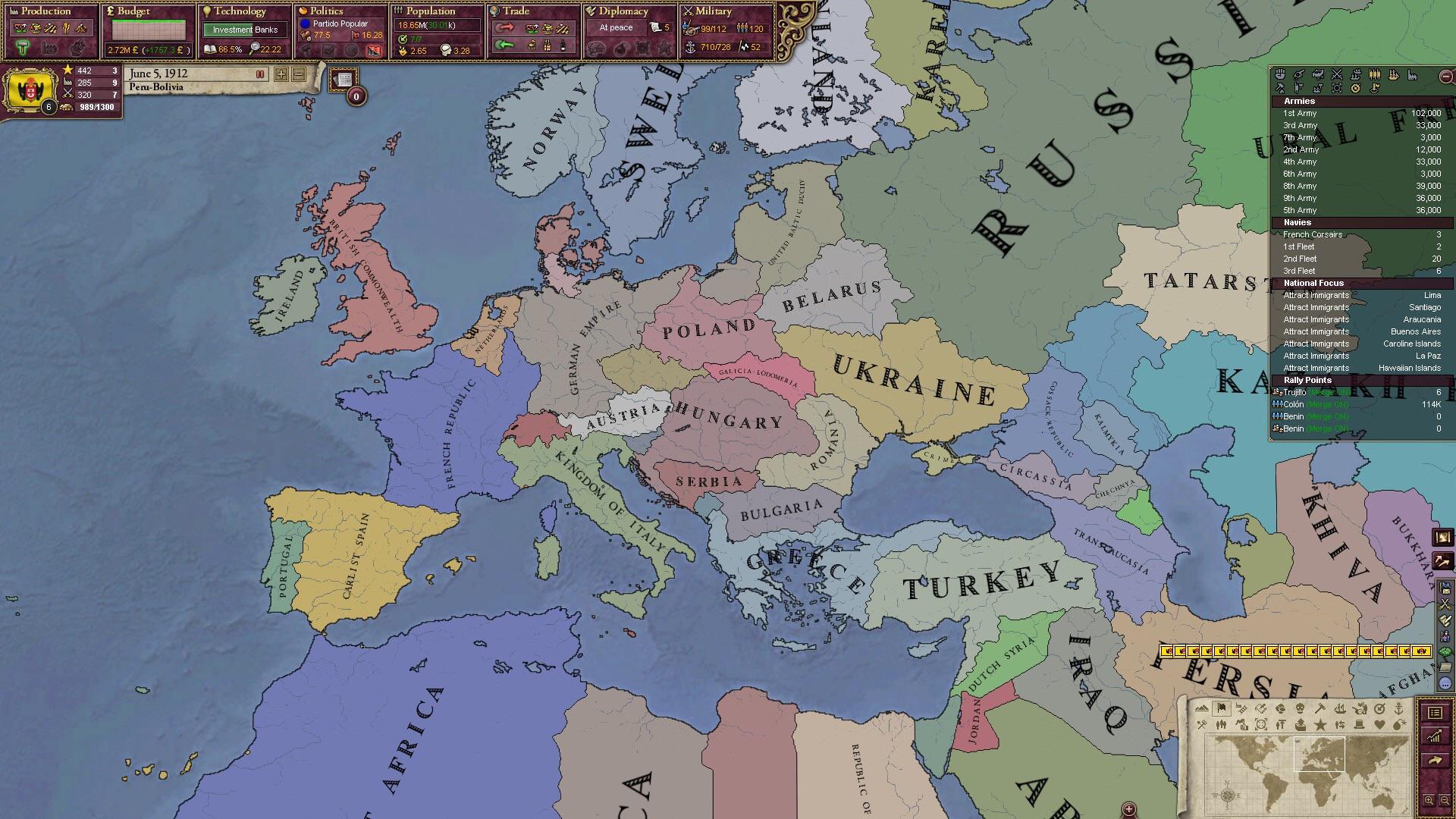Open the ledger via grid icon
Screen dimensions: 1456x819
click(1436, 714)
